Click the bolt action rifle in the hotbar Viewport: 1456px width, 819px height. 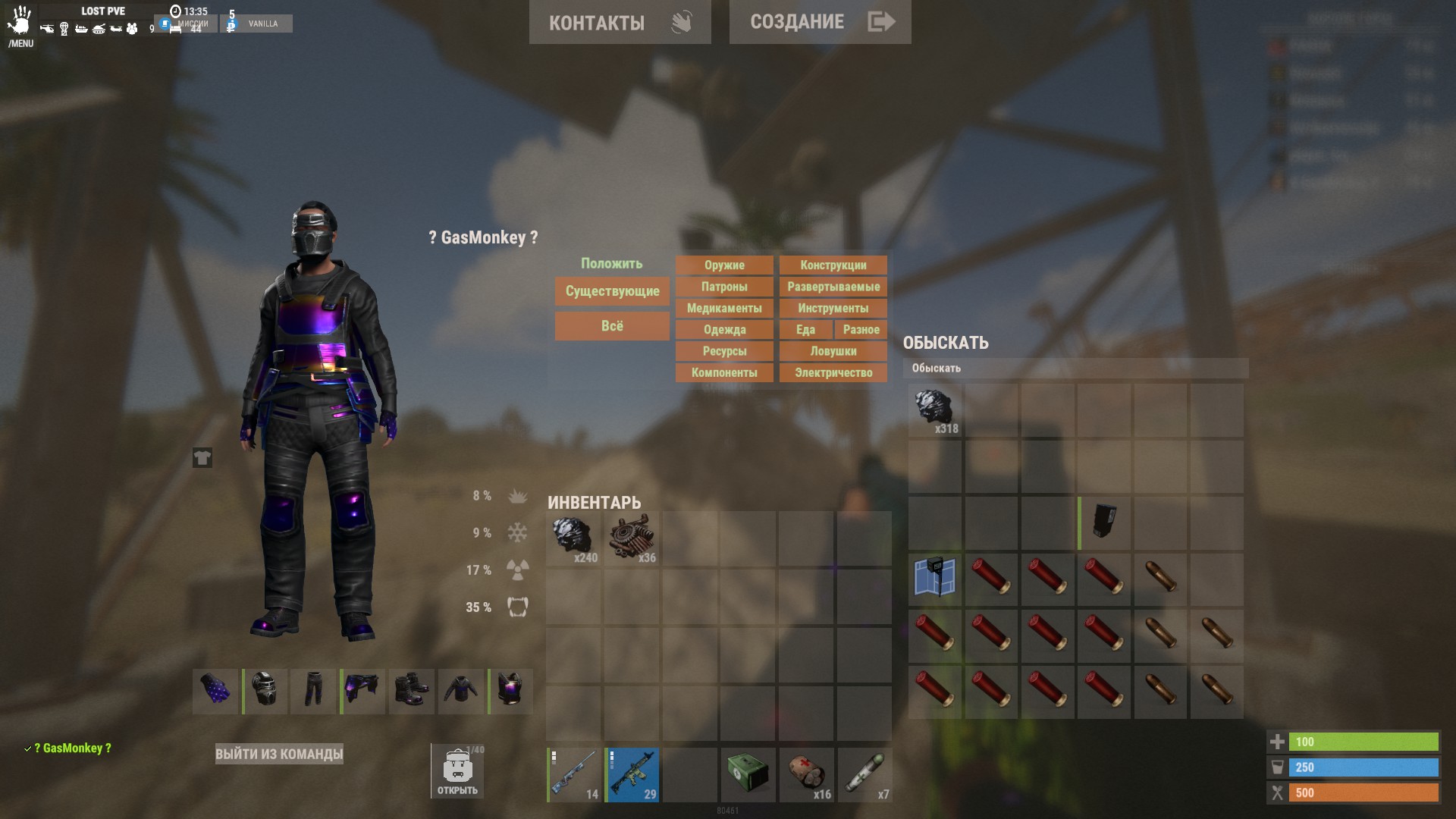[574, 774]
